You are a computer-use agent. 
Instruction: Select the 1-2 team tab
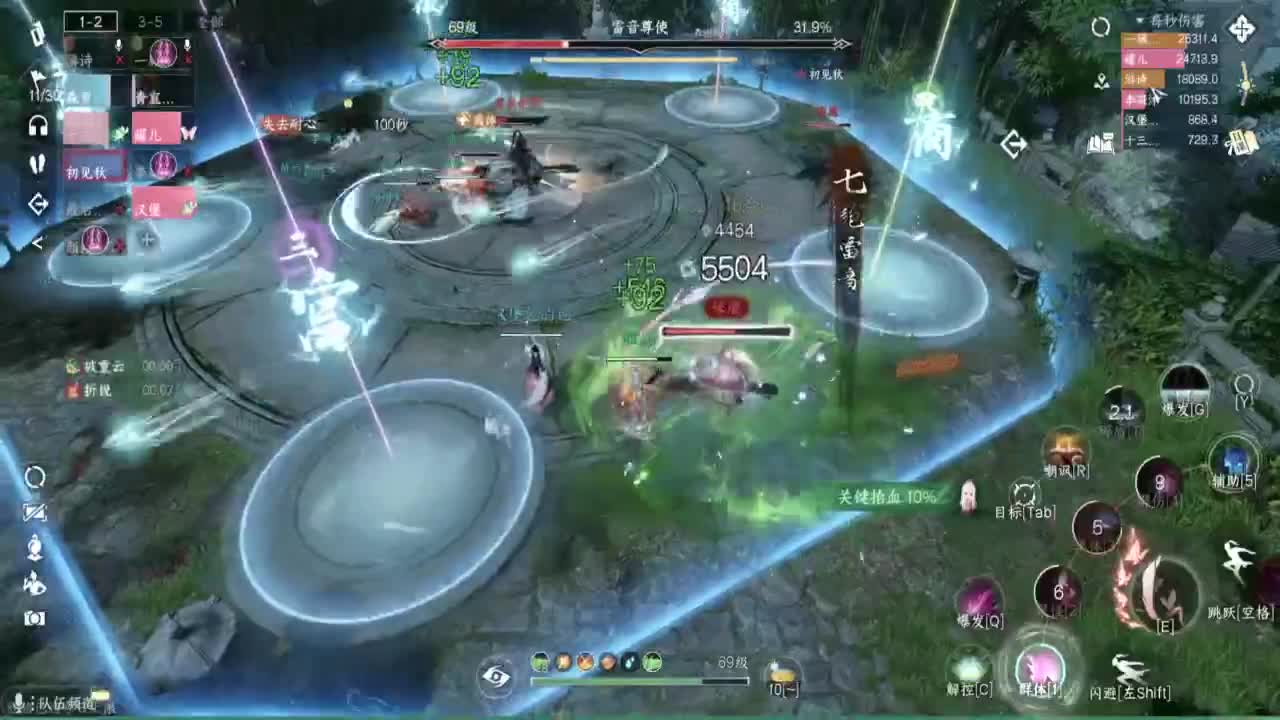pyautogui.click(x=92, y=21)
